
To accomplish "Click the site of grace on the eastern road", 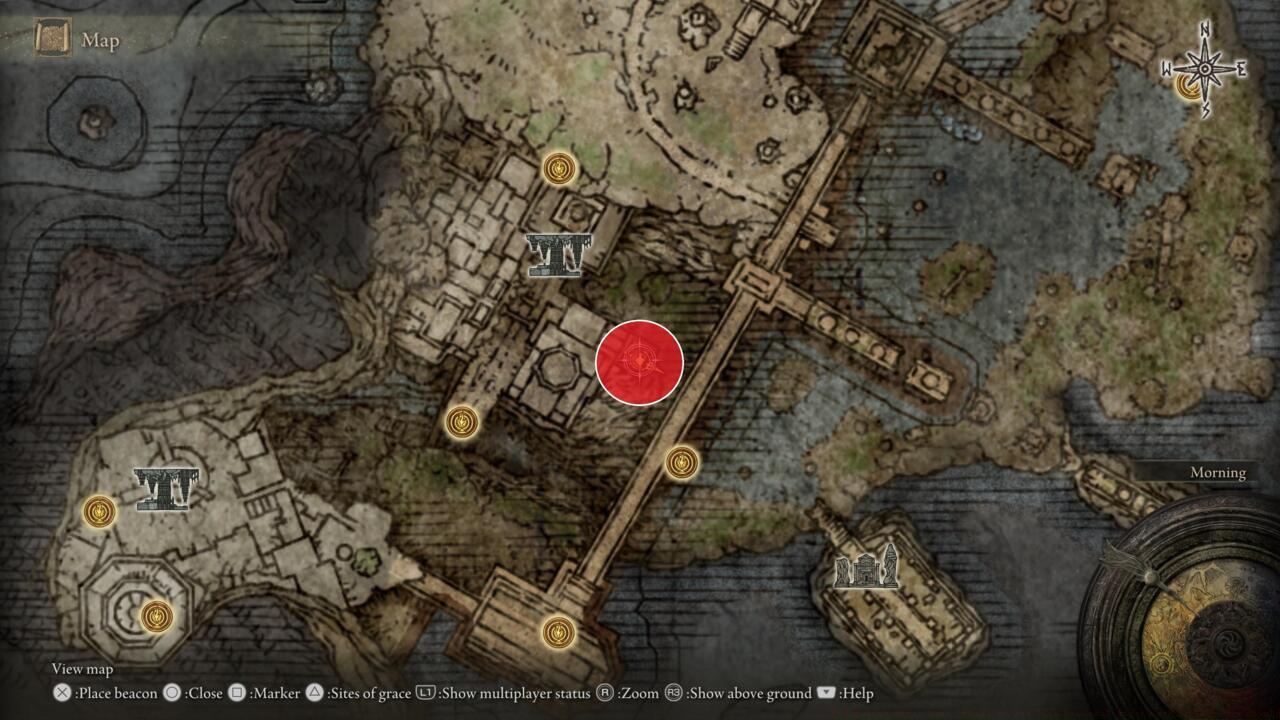I will tap(681, 464).
